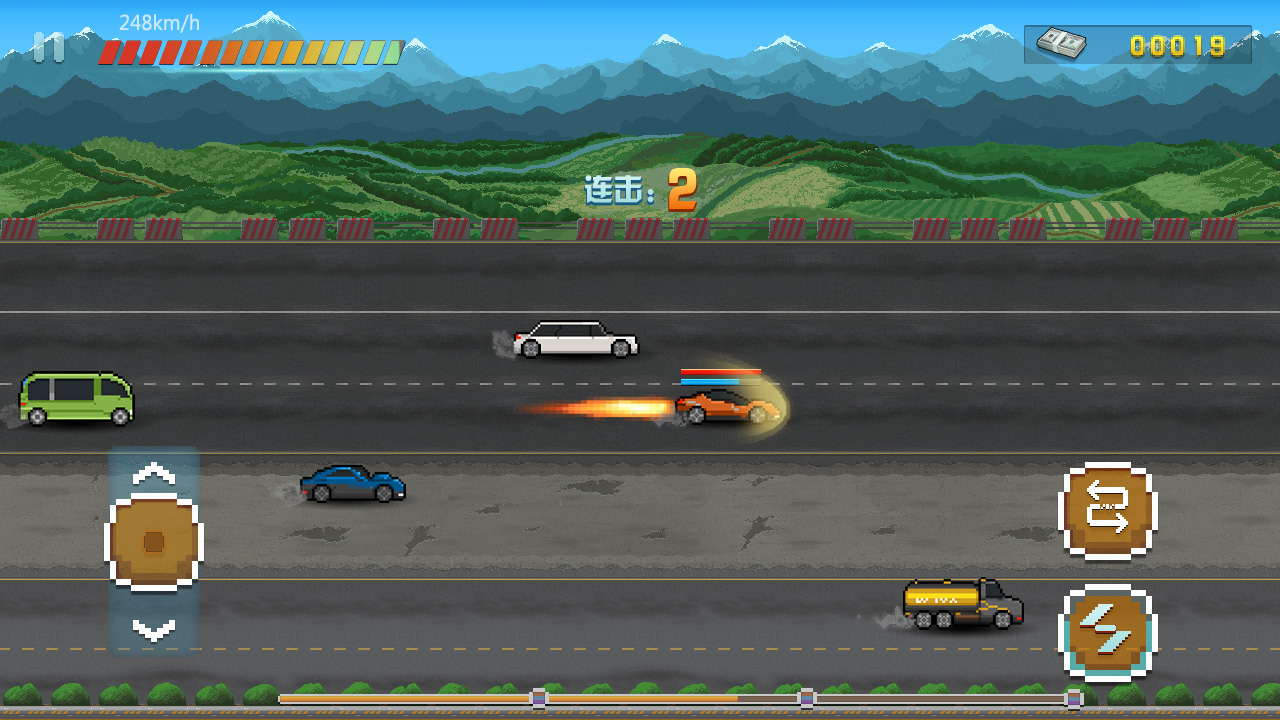This screenshot has width=1280, height=720.
Task: Activate the lightning bolt nitro boost button
Action: tap(1107, 632)
